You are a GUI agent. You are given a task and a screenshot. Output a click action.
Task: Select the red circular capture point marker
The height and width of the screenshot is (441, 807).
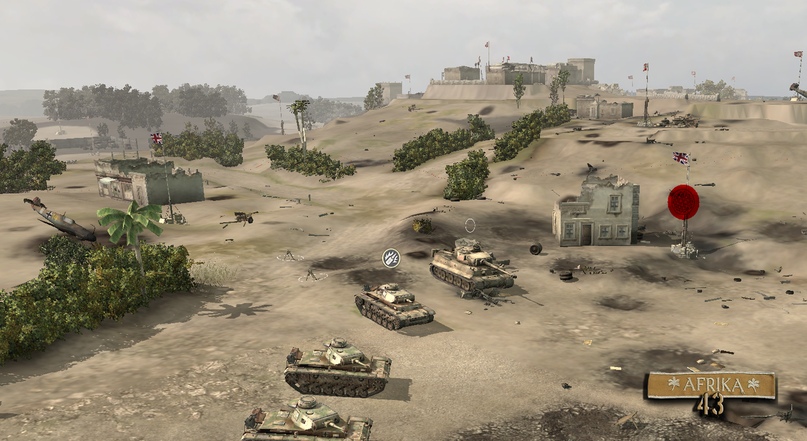click(x=683, y=202)
